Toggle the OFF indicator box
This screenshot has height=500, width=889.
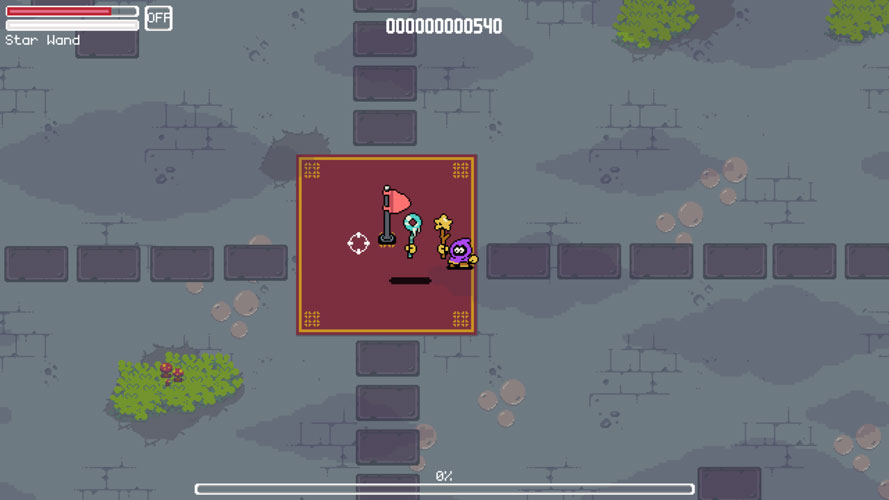pos(158,18)
